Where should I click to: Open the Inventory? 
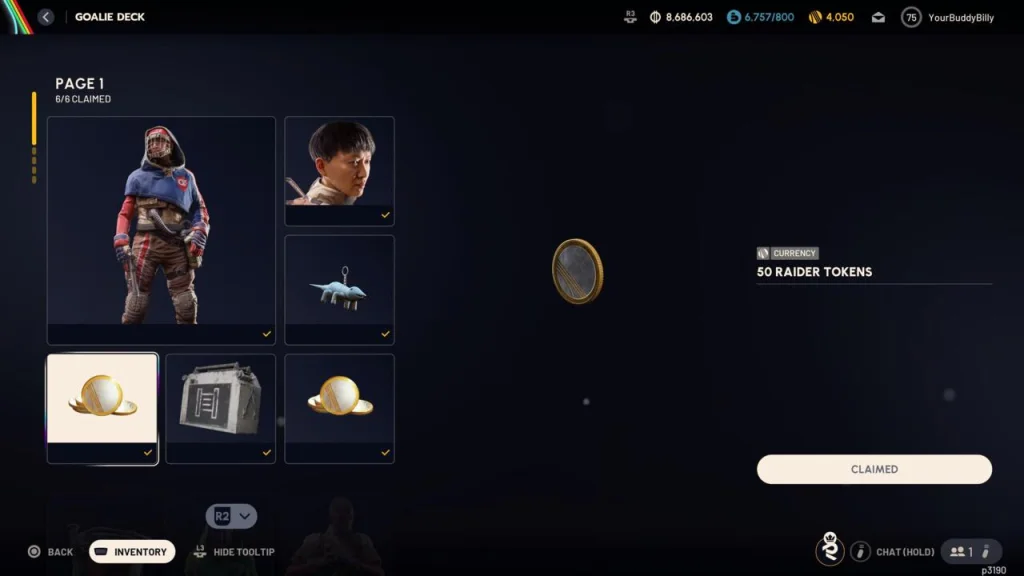point(132,552)
